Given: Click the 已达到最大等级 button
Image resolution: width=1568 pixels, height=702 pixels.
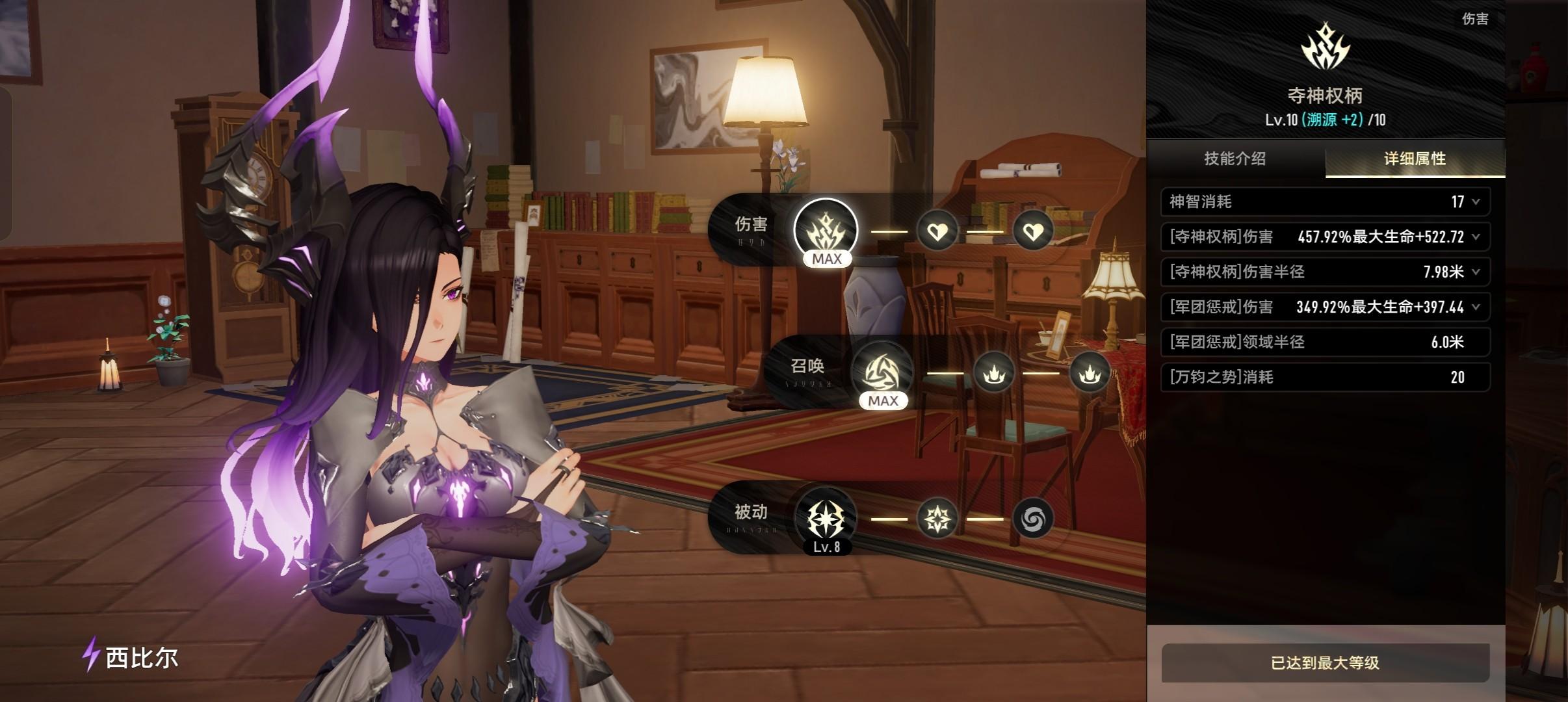Looking at the screenshot, I should pyautogui.click(x=1325, y=663).
